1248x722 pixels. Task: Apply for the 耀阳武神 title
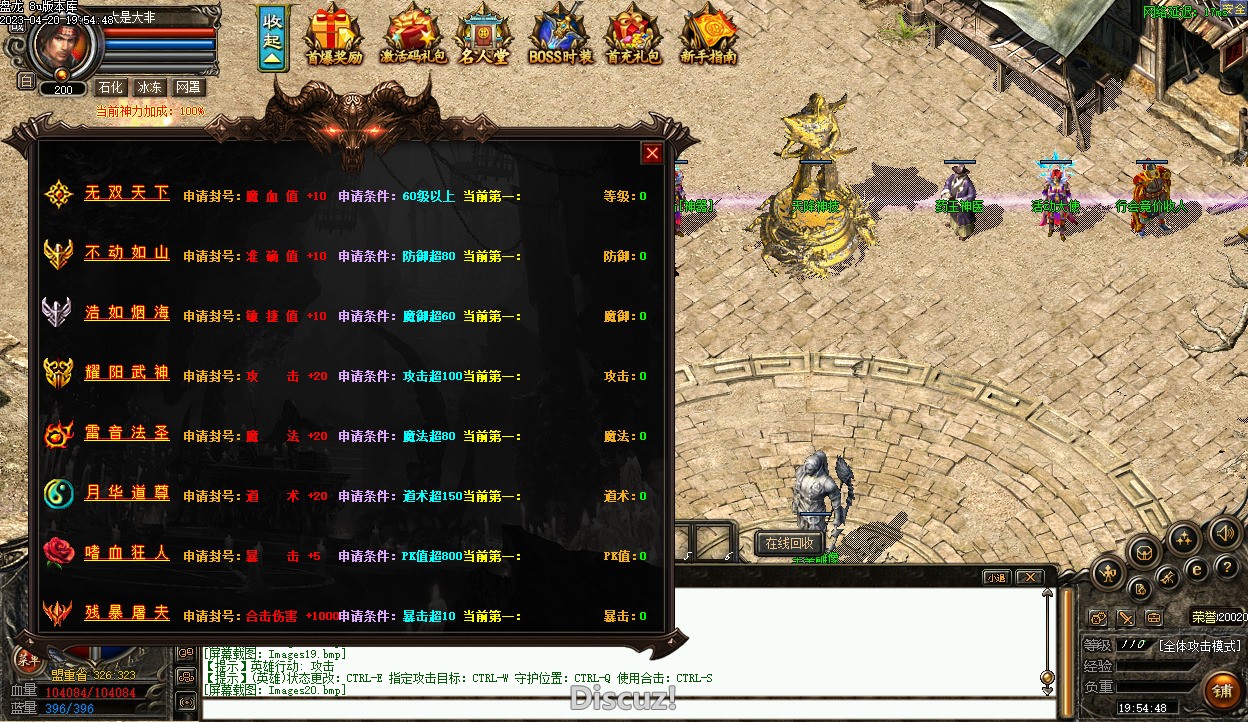click(126, 373)
